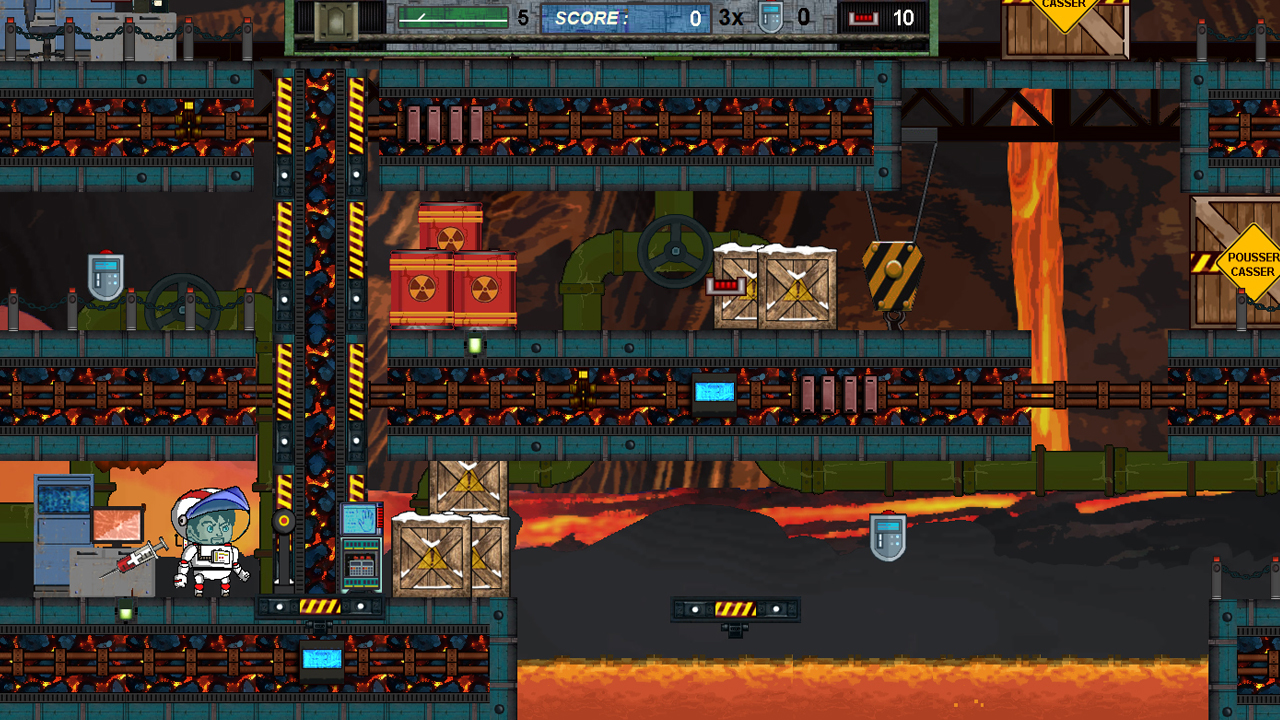This screenshot has width=1280, height=720.
Task: Select the battery icon showing 10
Action: [x=866, y=16]
